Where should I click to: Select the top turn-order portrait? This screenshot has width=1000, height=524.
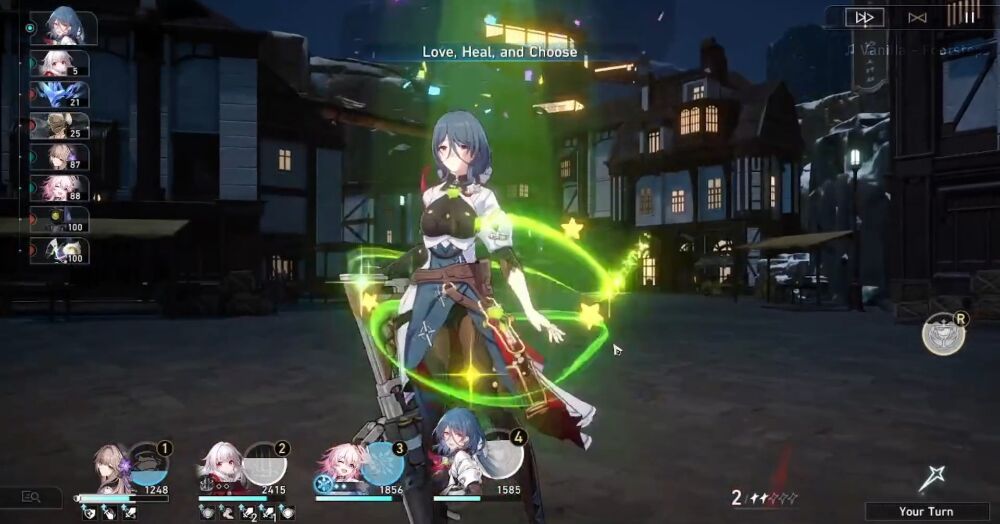[63, 28]
